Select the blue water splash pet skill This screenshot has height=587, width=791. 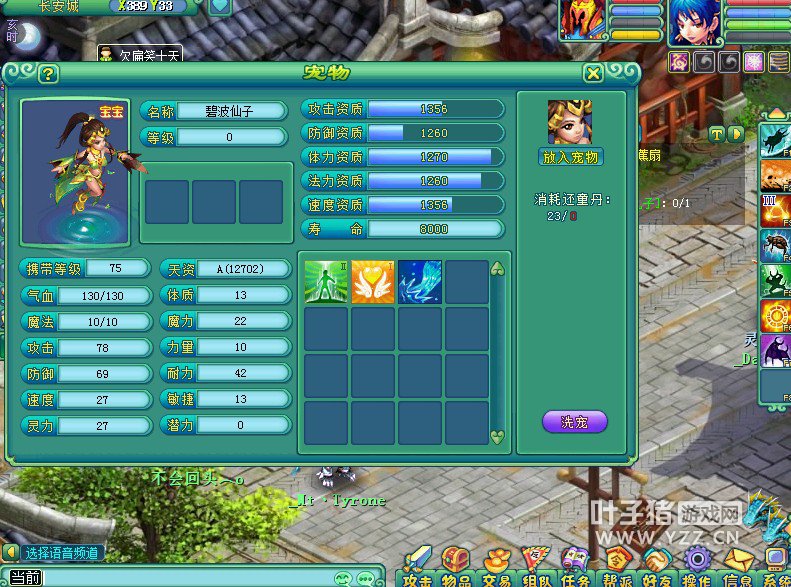tap(419, 282)
